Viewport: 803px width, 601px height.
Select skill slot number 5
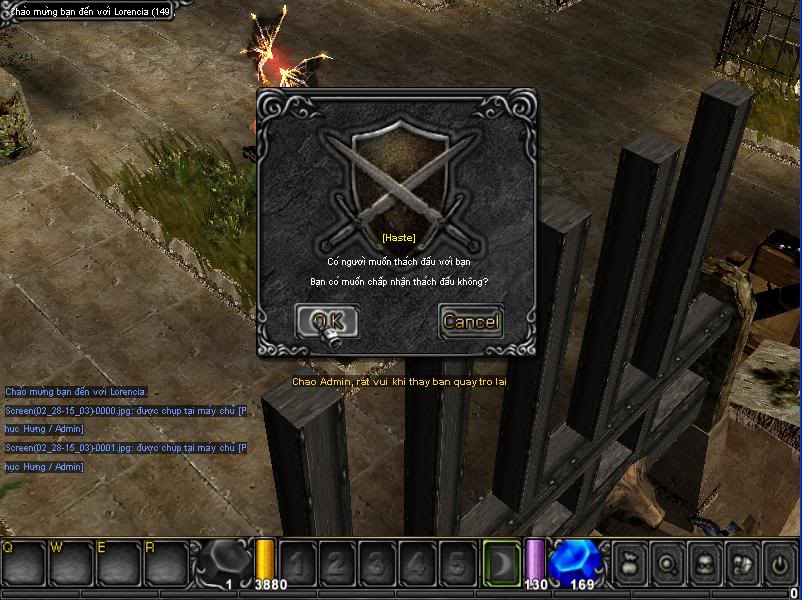click(x=456, y=564)
